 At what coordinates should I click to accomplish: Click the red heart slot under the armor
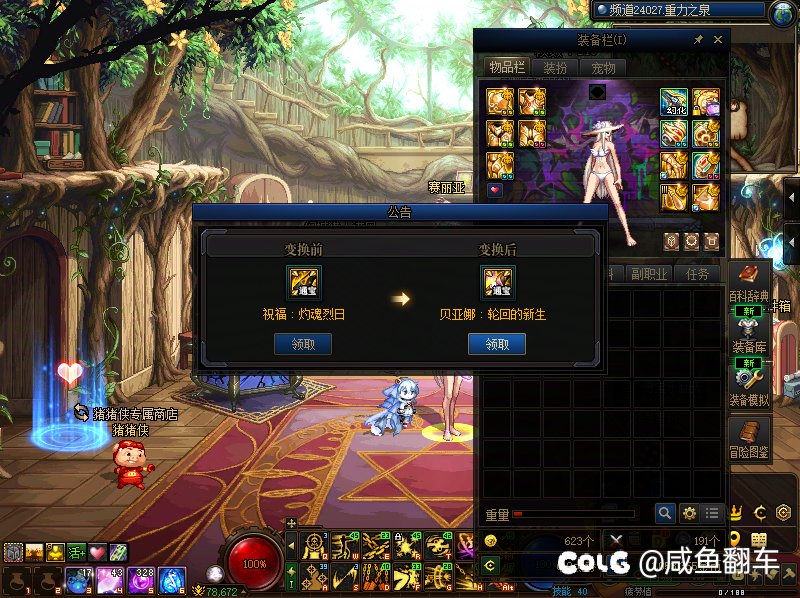pyautogui.click(x=496, y=189)
